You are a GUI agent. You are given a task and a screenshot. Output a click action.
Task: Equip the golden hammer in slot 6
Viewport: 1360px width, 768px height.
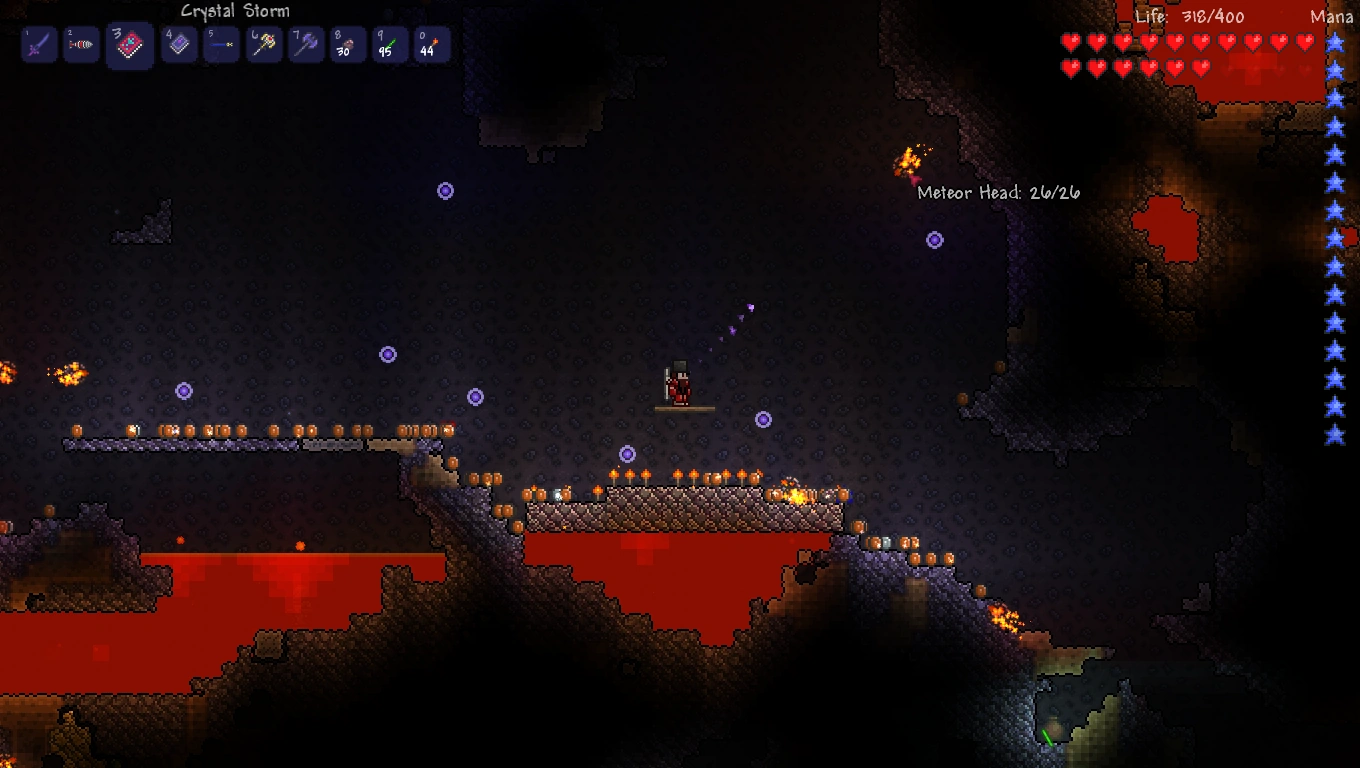[x=265, y=45]
